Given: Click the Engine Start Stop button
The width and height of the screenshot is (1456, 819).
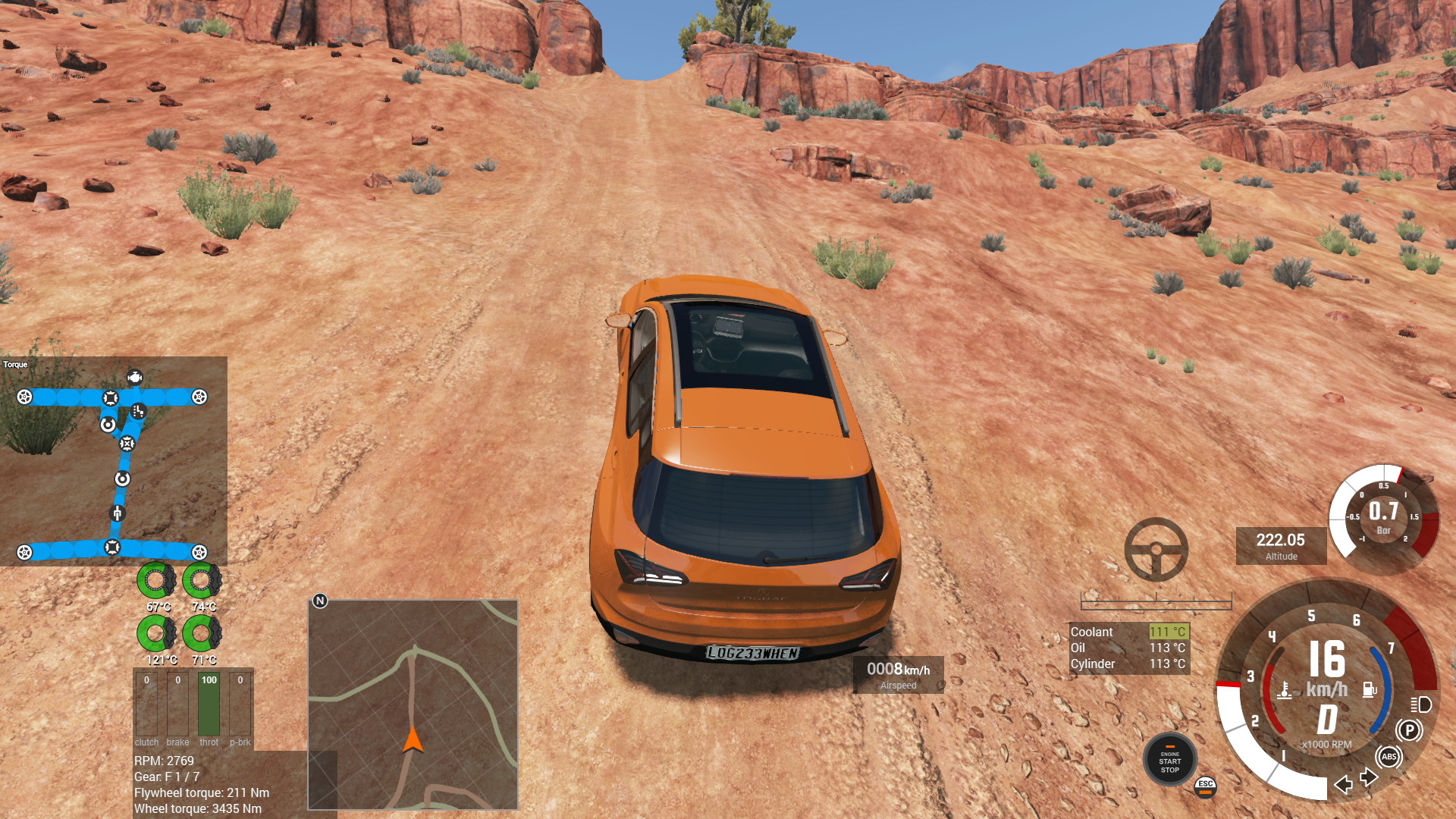Looking at the screenshot, I should (1169, 761).
